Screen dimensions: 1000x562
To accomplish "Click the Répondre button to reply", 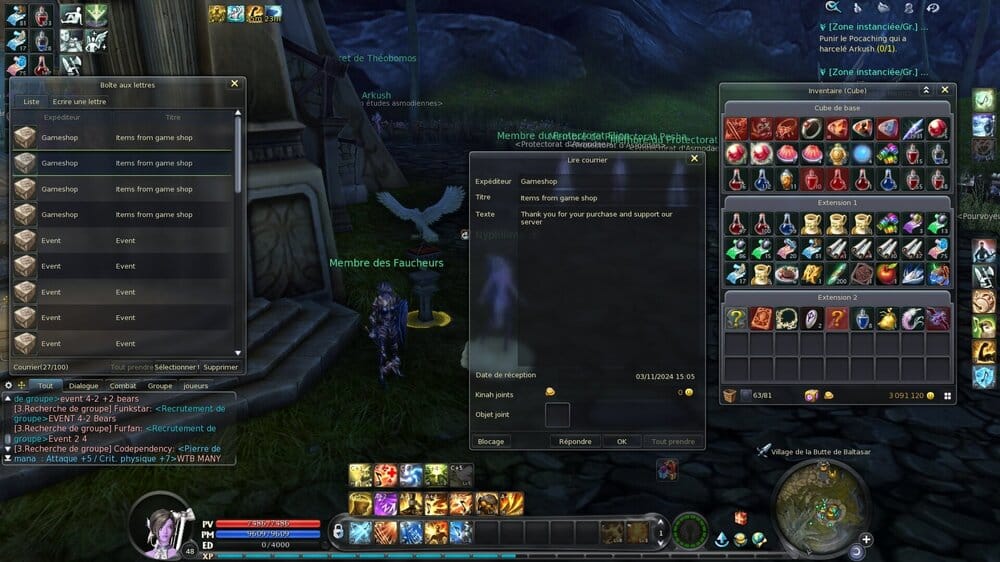I will click(x=575, y=441).
